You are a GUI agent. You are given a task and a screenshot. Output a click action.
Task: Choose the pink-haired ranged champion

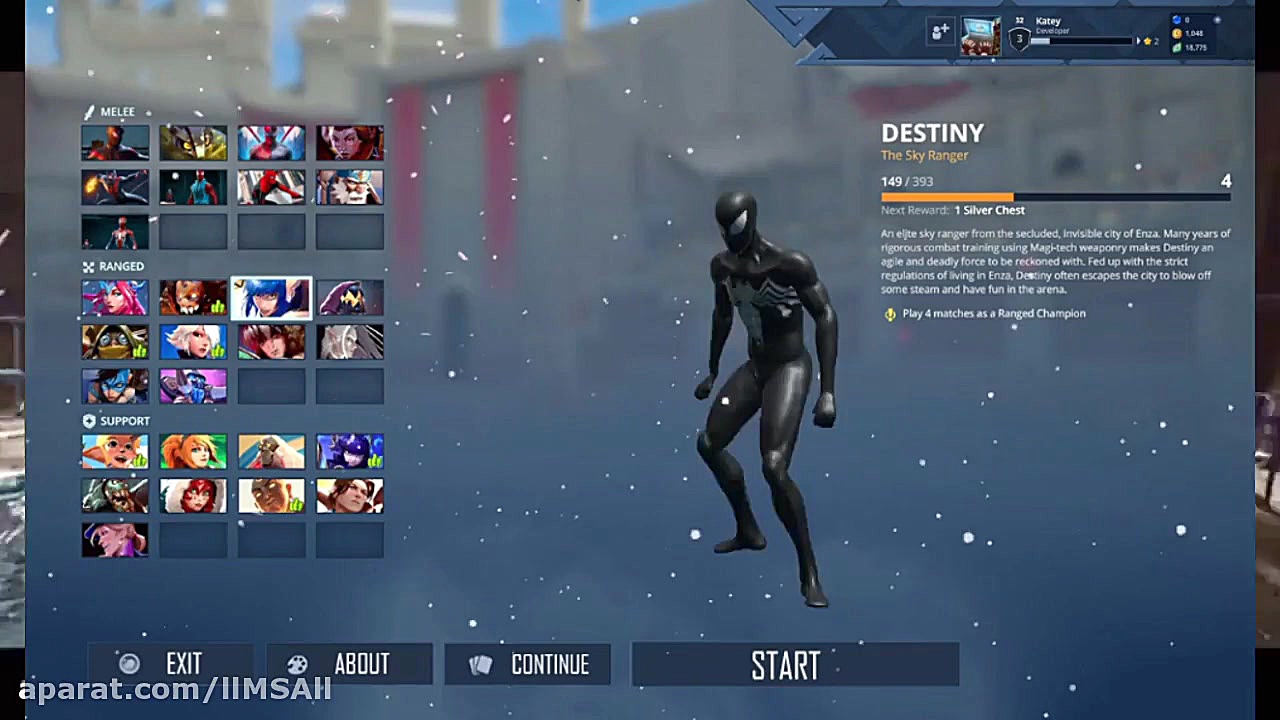point(115,297)
